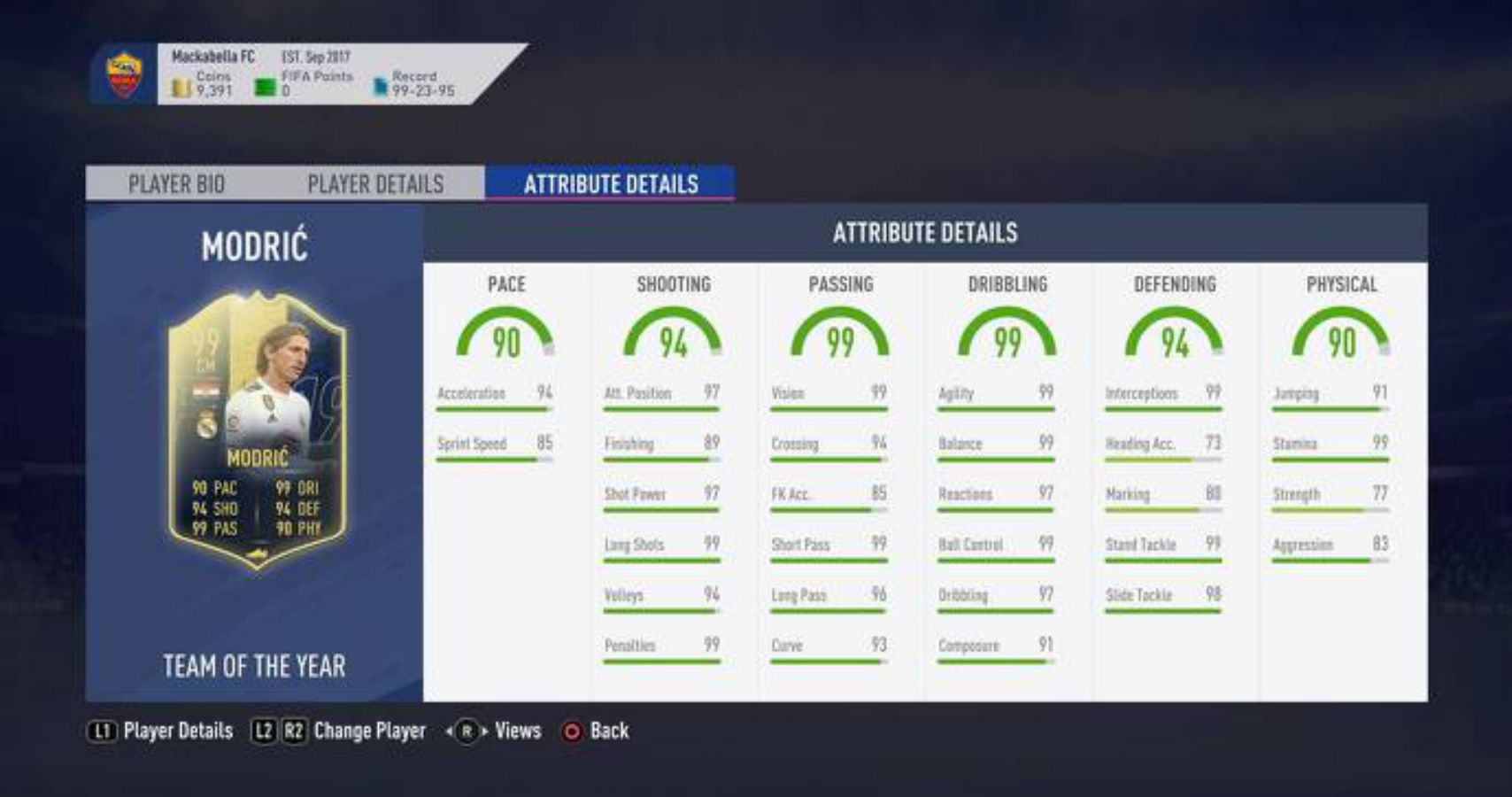
Task: Click the green FIFA Points icon
Action: pyautogui.click(x=264, y=82)
